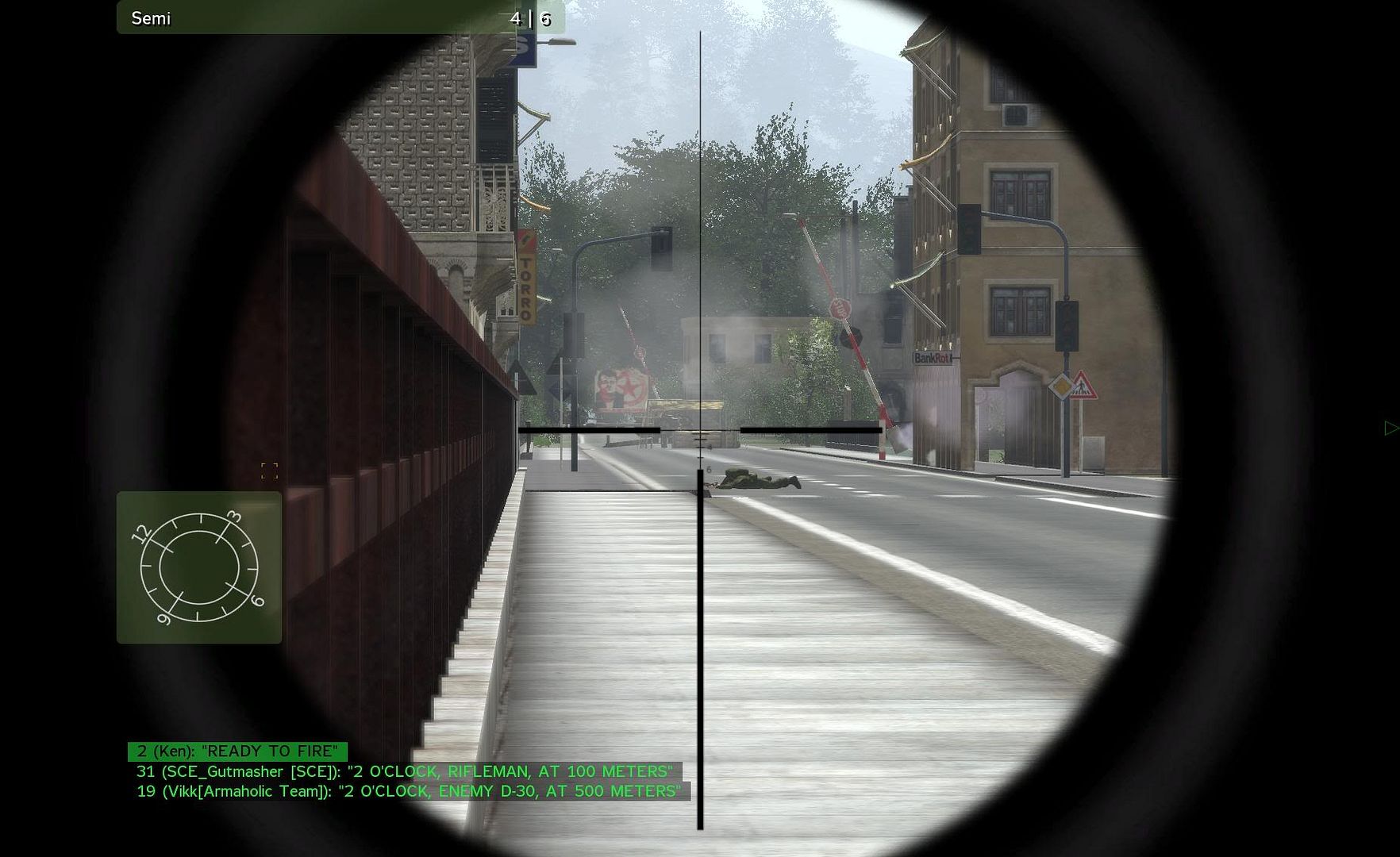1400x857 pixels.
Task: Click the clock-direction compass widget
Action: [198, 567]
